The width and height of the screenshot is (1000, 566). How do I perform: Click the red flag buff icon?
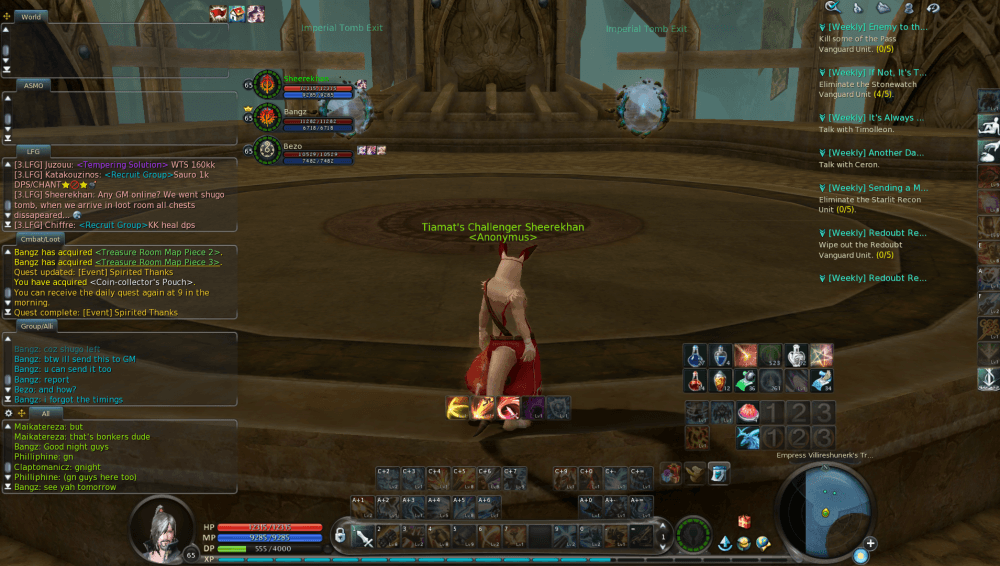point(219,13)
